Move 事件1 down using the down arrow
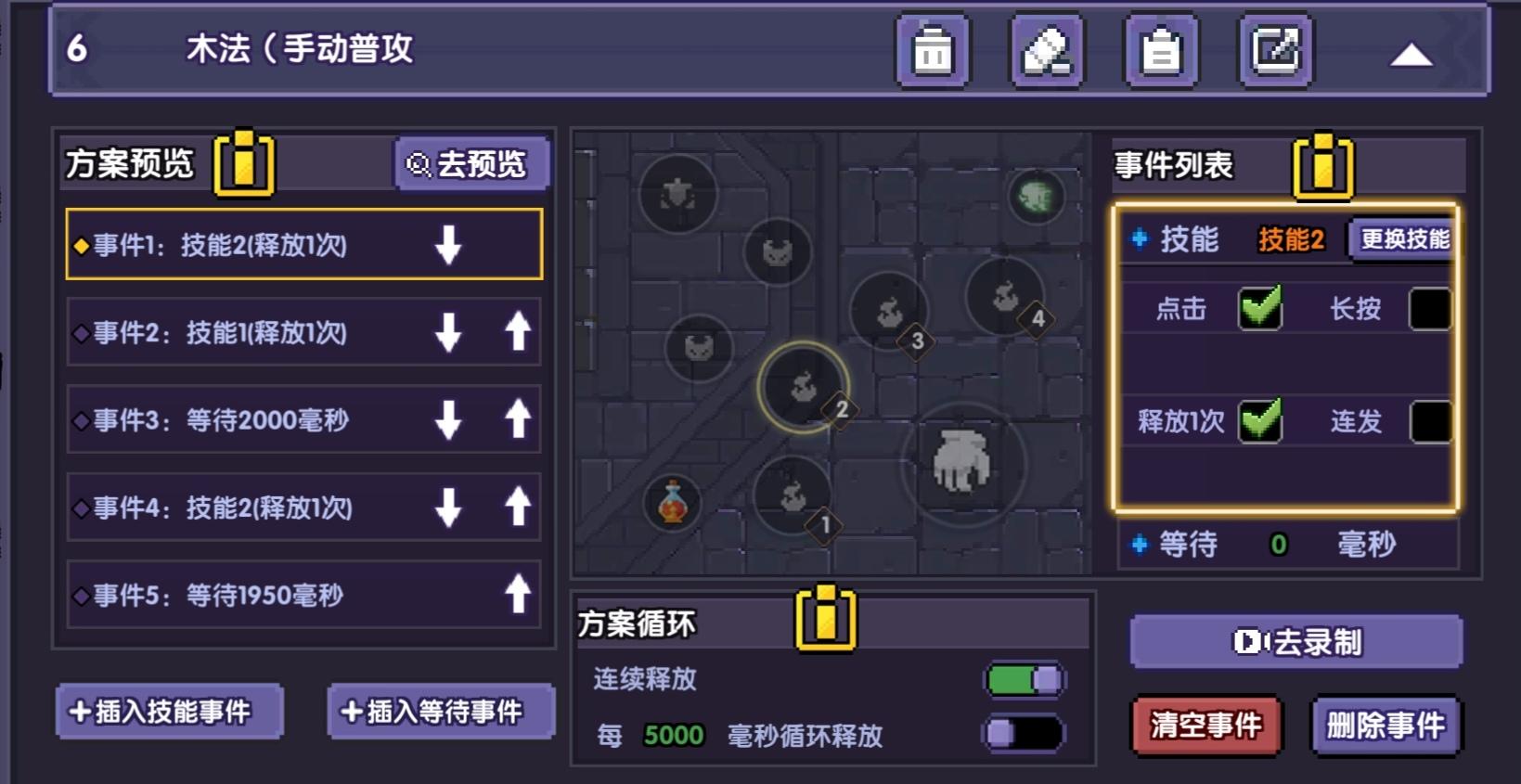 [449, 246]
